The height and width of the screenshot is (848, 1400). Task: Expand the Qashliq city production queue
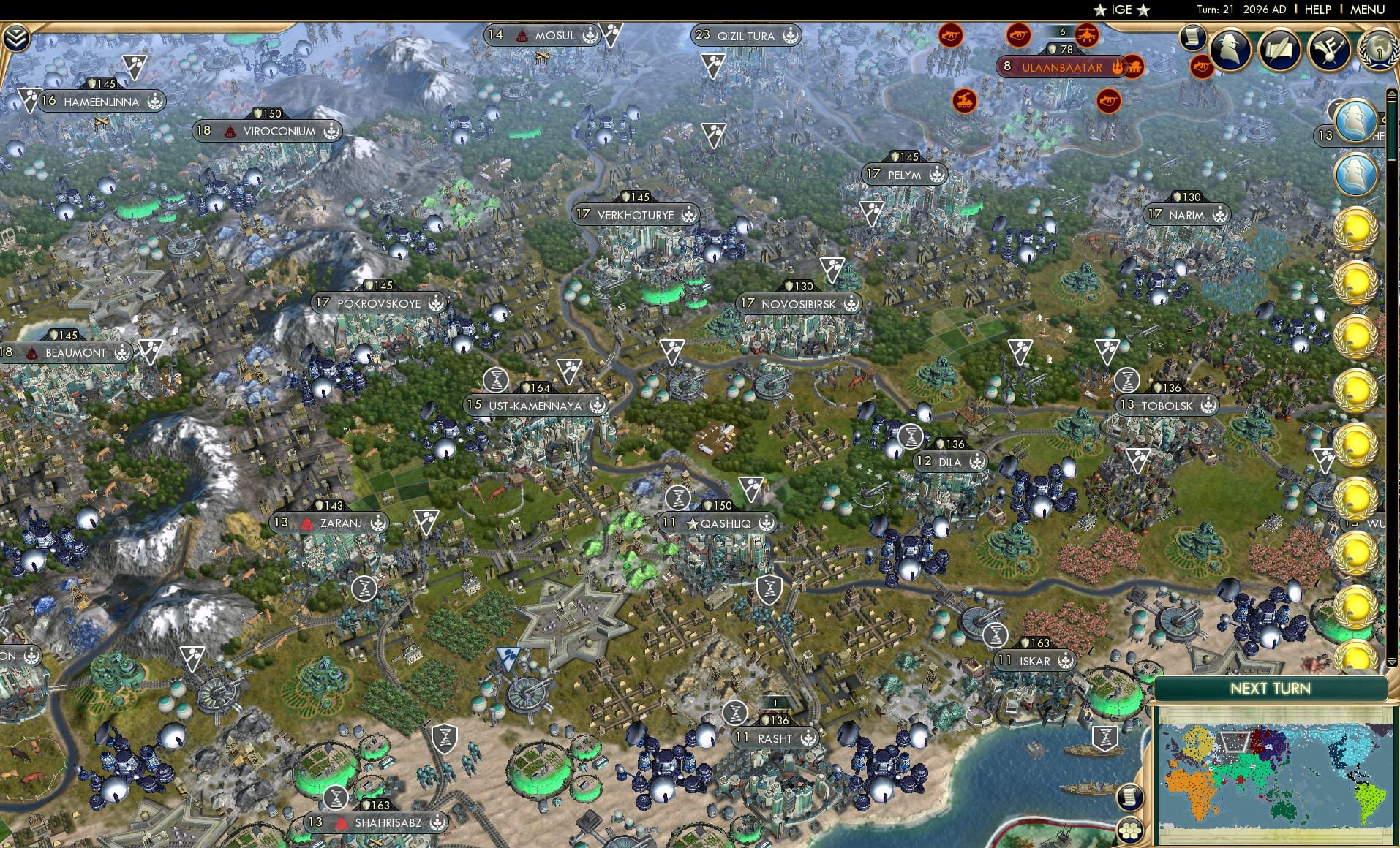click(x=678, y=499)
